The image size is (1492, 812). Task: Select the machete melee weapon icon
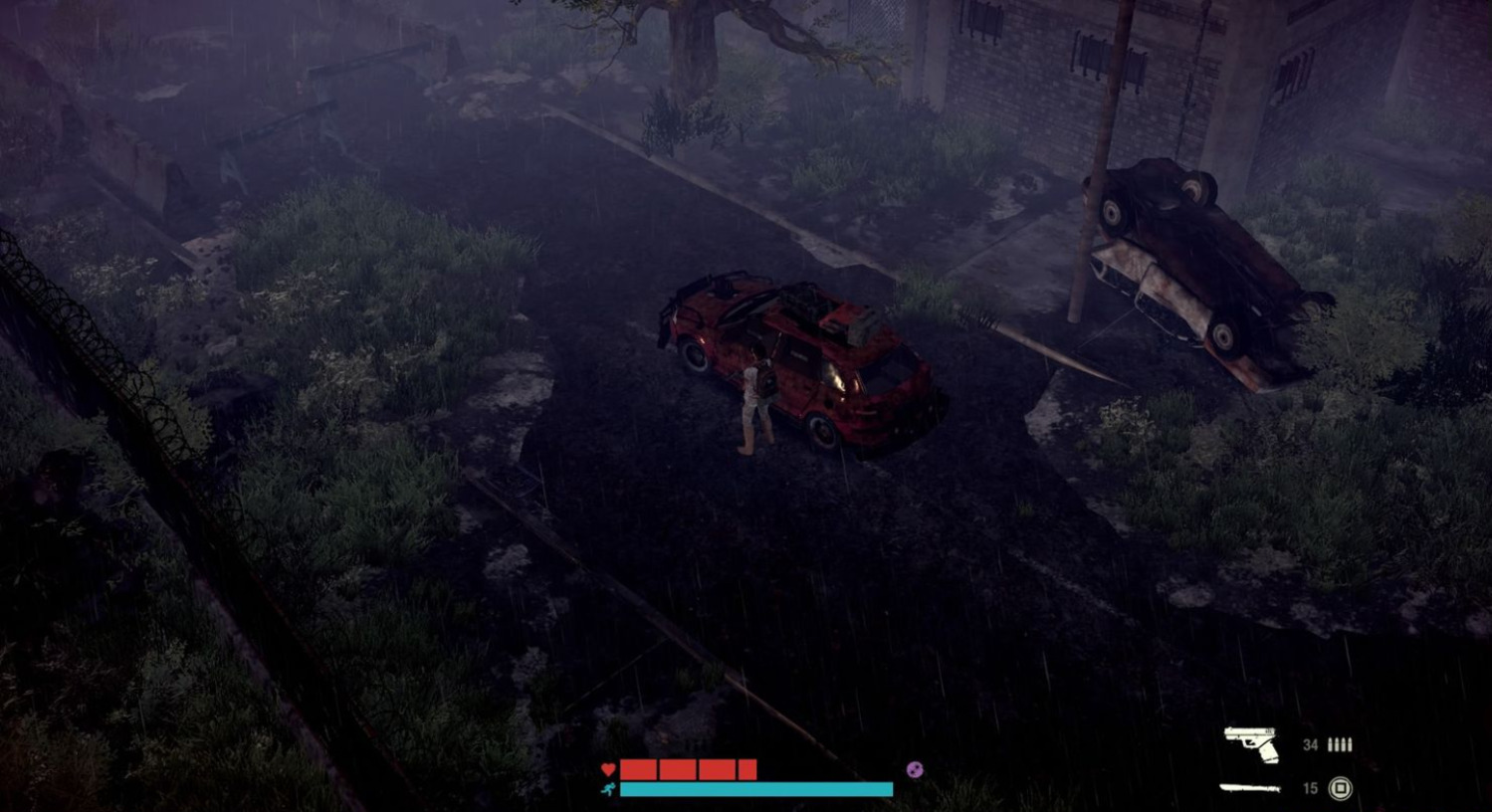(1250, 788)
